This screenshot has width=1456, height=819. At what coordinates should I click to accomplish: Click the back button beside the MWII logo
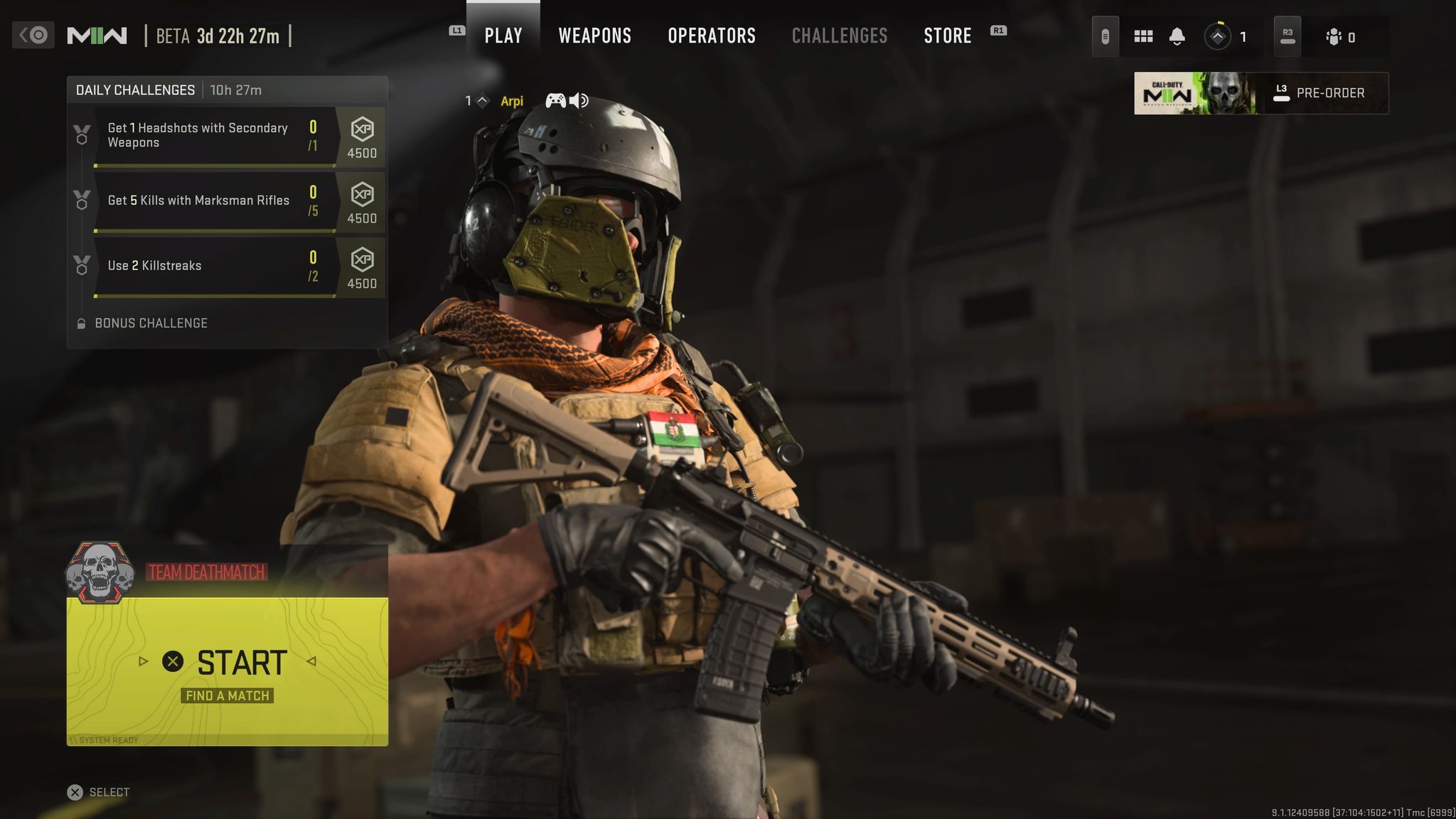(x=33, y=35)
